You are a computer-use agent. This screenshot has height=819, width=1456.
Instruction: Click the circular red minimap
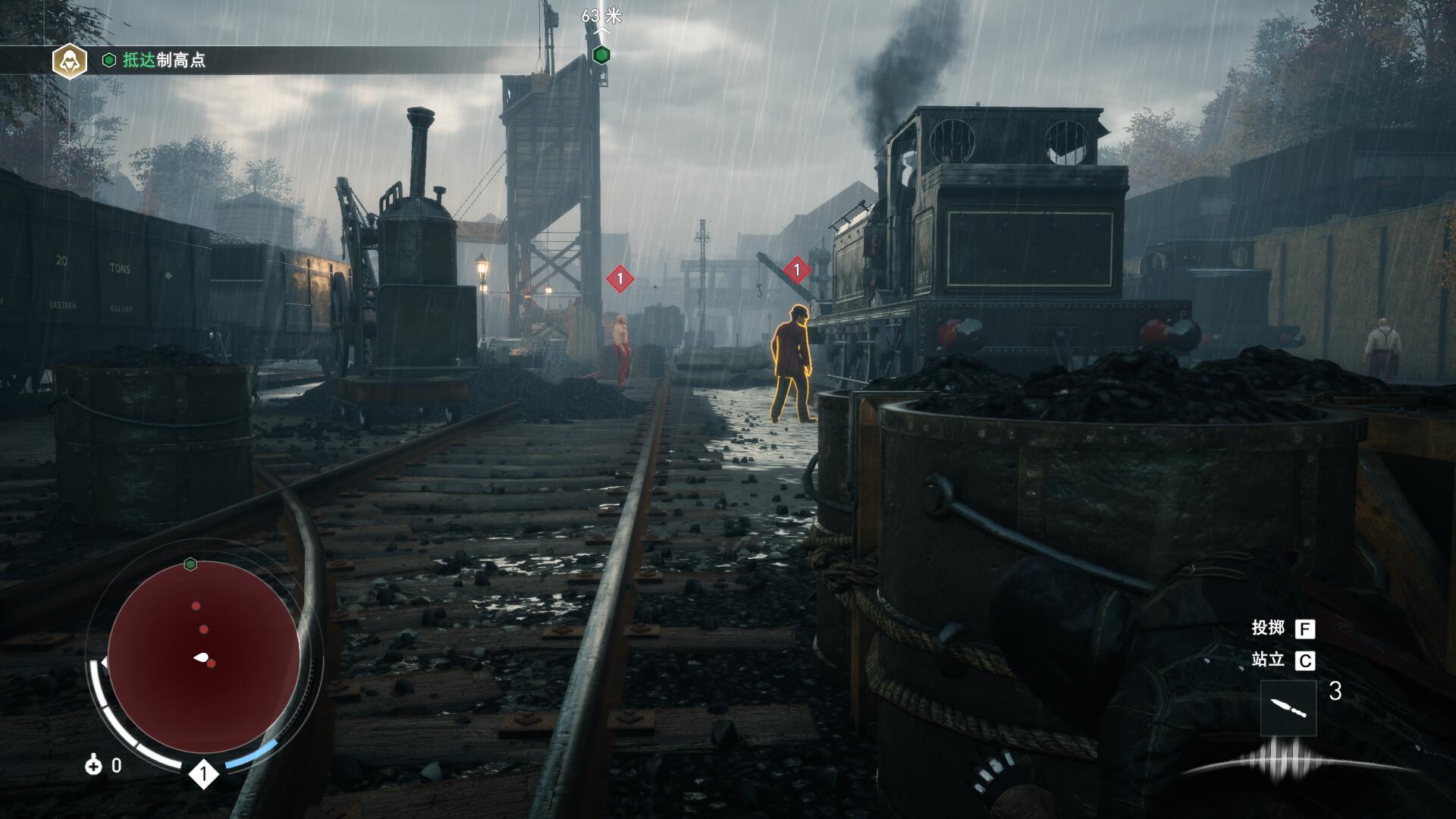[203, 657]
